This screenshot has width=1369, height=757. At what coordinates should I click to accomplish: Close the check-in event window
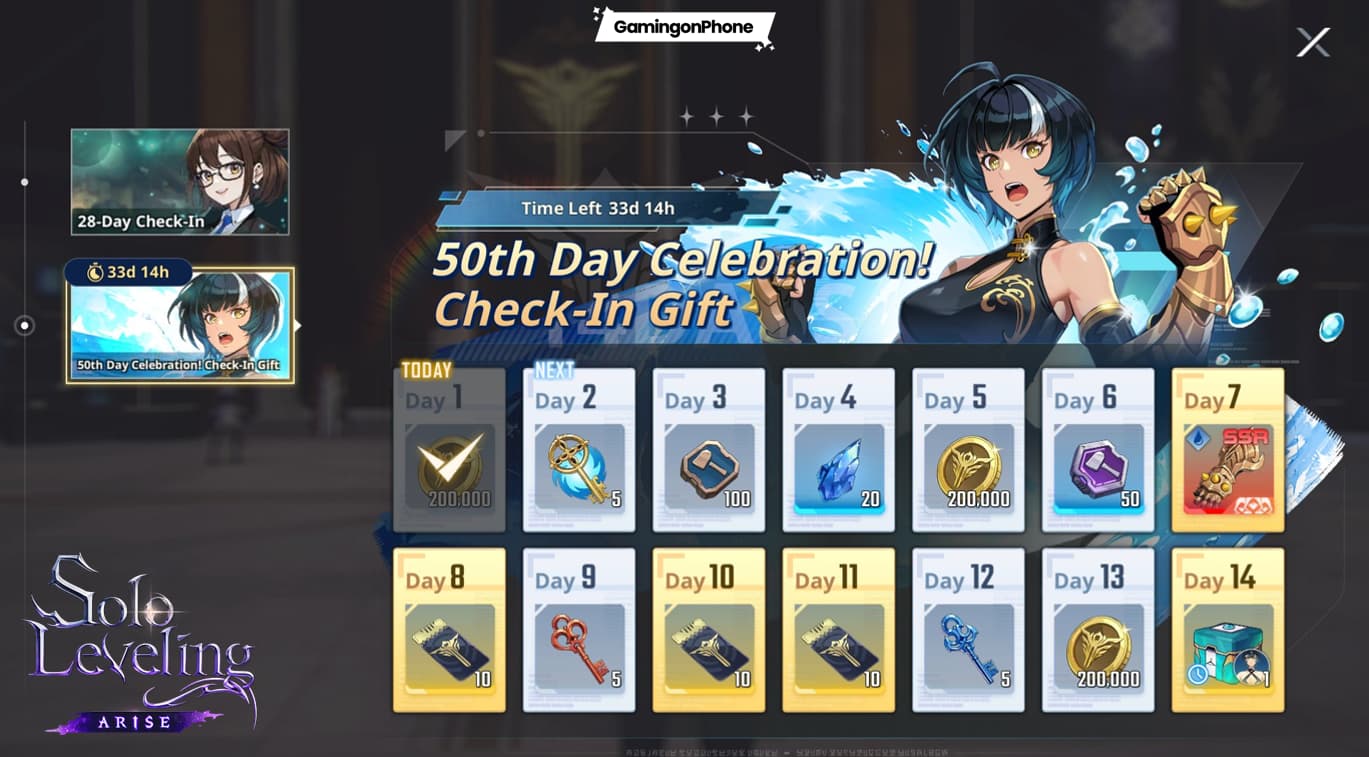[x=1313, y=42]
